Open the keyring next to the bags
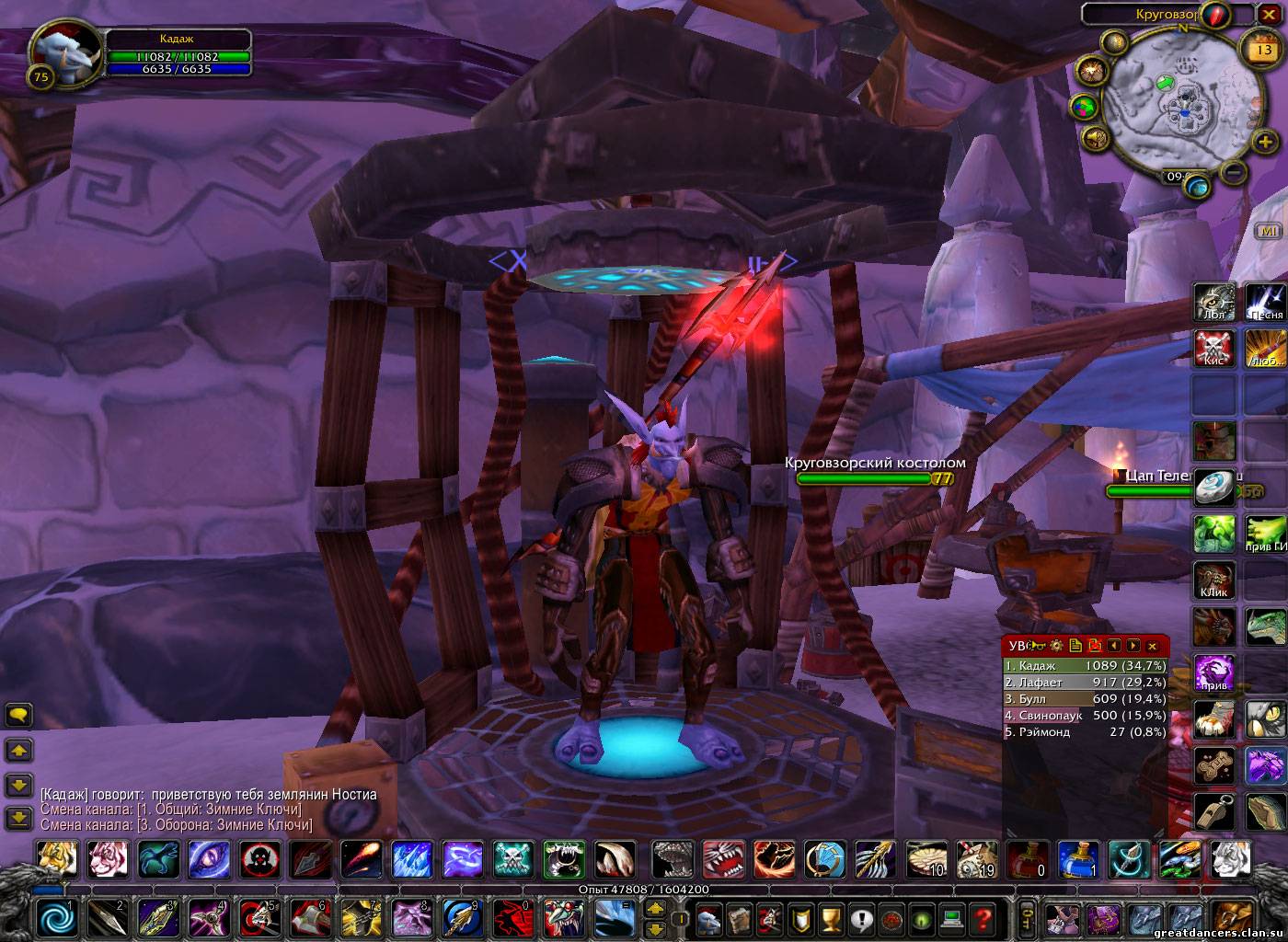1288x942 pixels. (1028, 917)
